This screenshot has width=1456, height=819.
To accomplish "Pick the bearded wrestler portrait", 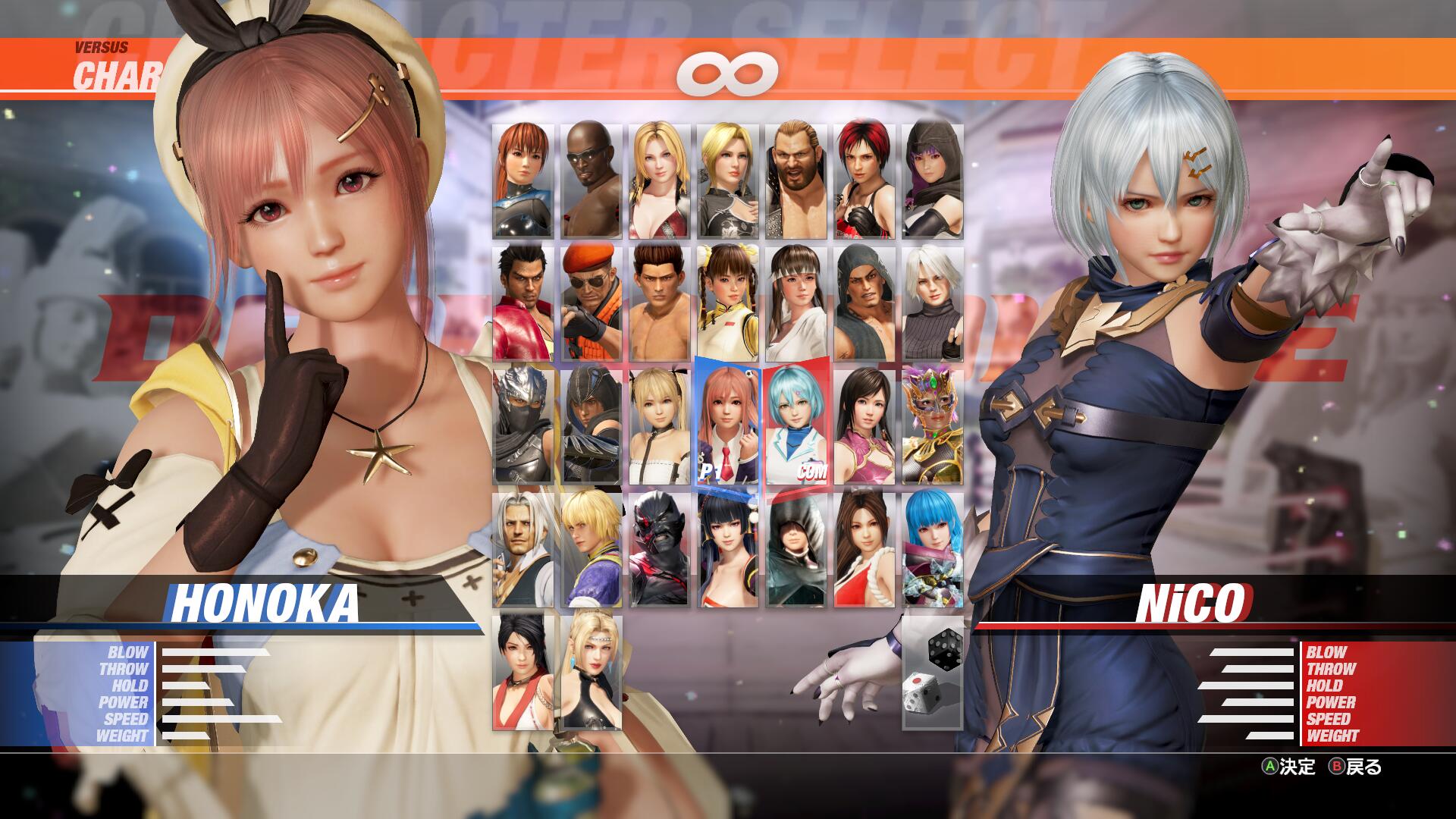I will click(x=796, y=180).
